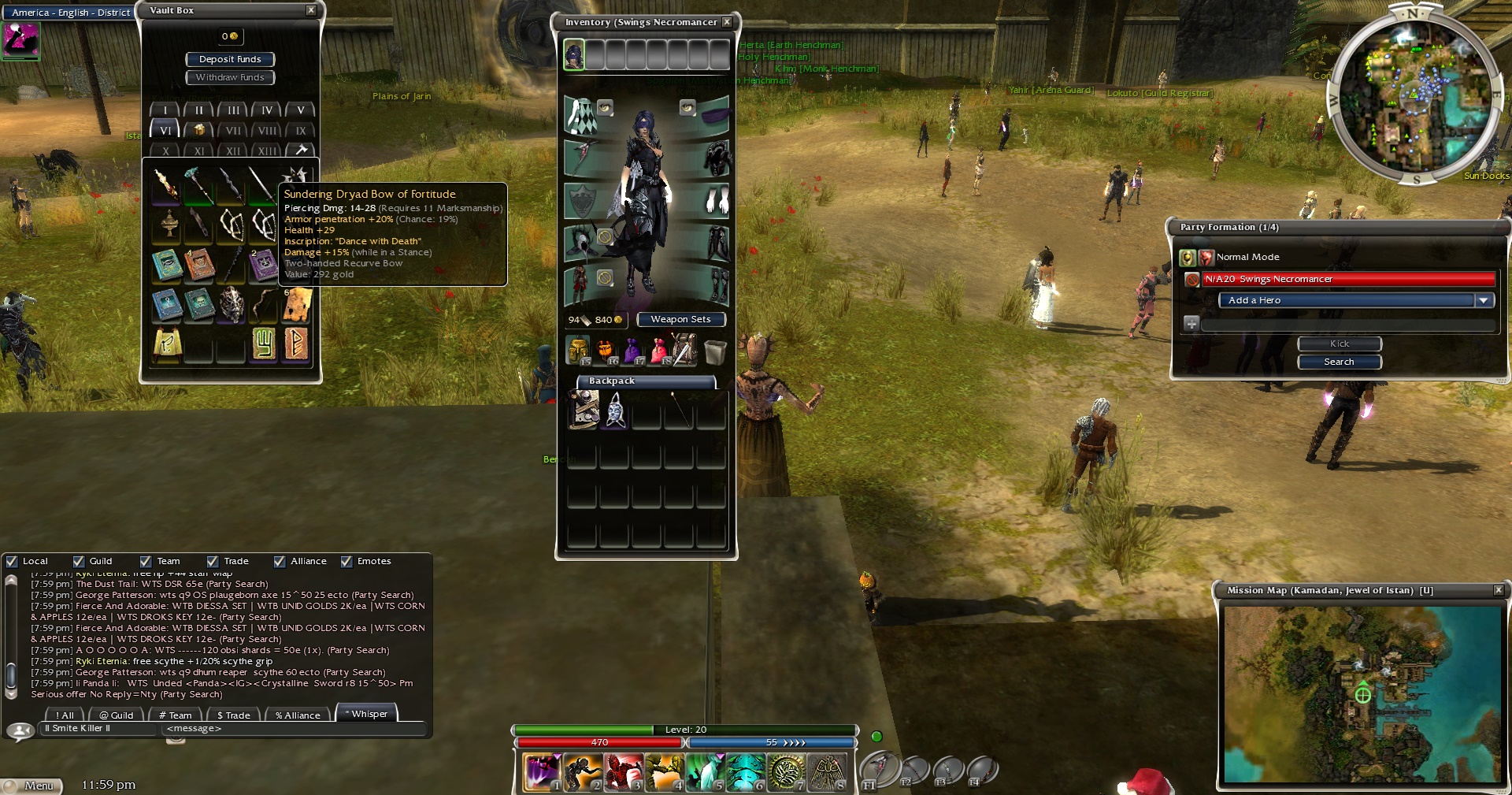Open the Add a Hero dropdown
Viewport: 1512px width, 795px height.
1483,300
